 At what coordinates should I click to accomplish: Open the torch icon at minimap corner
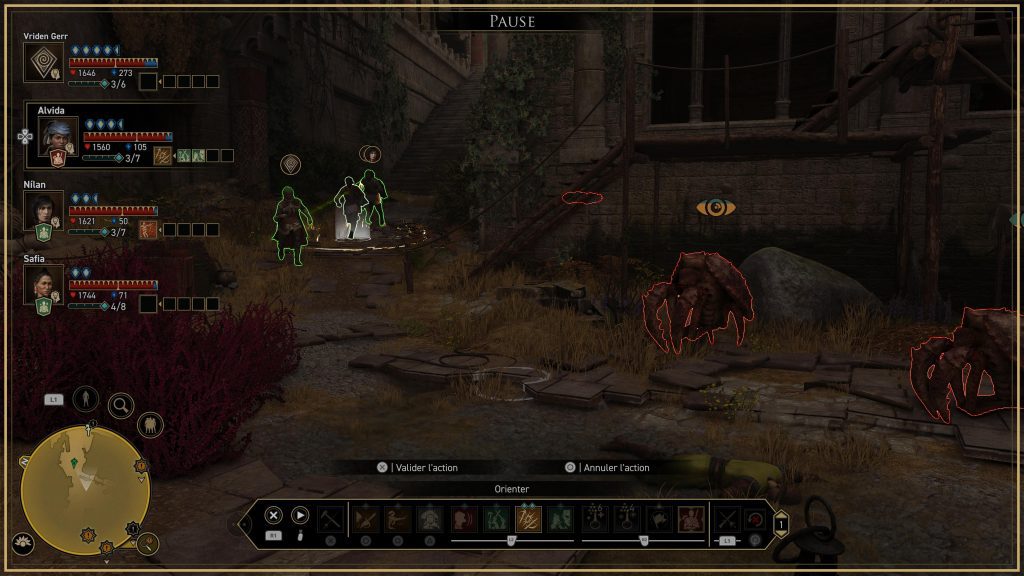(148, 543)
